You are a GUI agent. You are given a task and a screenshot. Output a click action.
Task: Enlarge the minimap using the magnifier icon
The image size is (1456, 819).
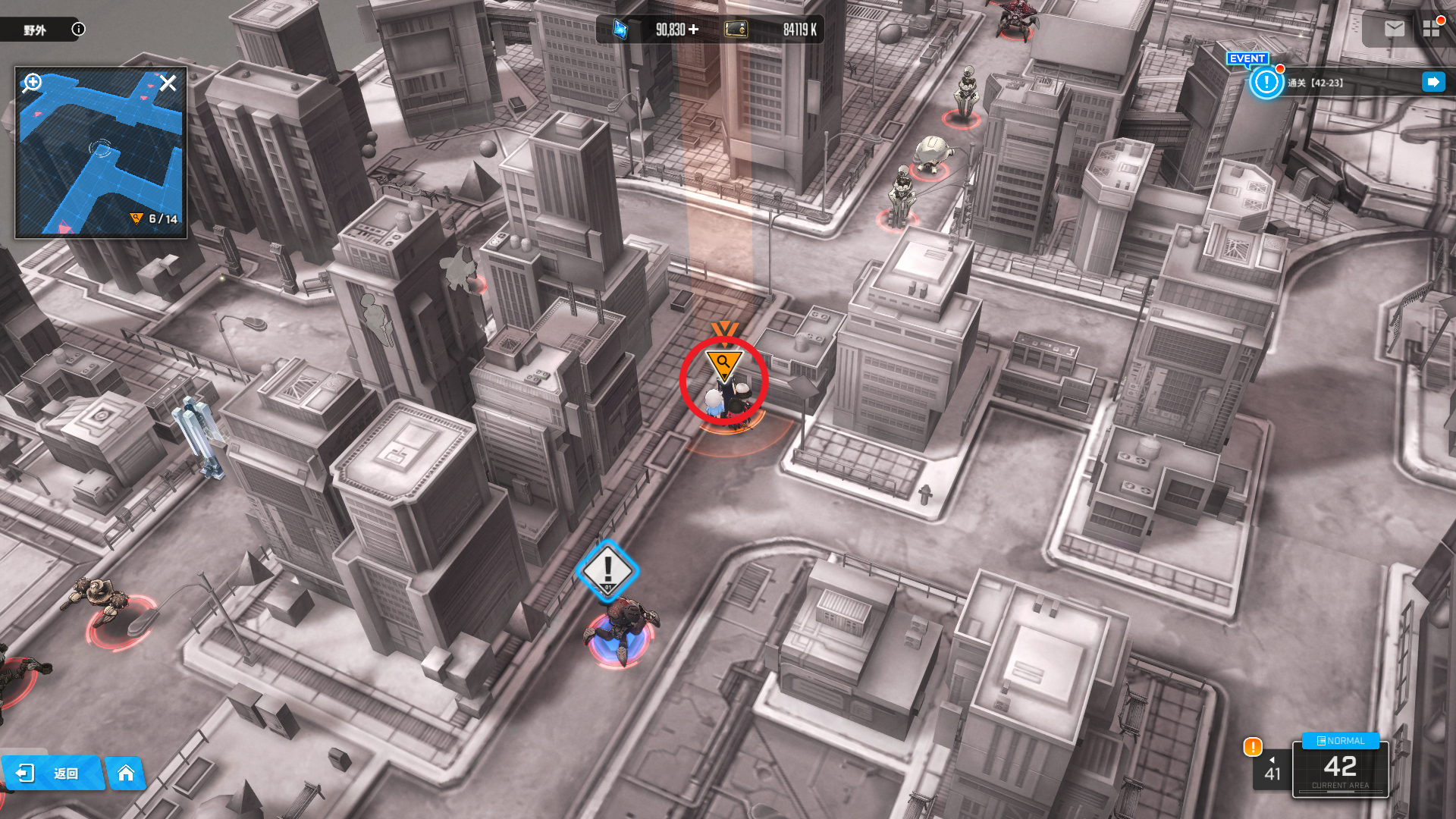point(32,82)
